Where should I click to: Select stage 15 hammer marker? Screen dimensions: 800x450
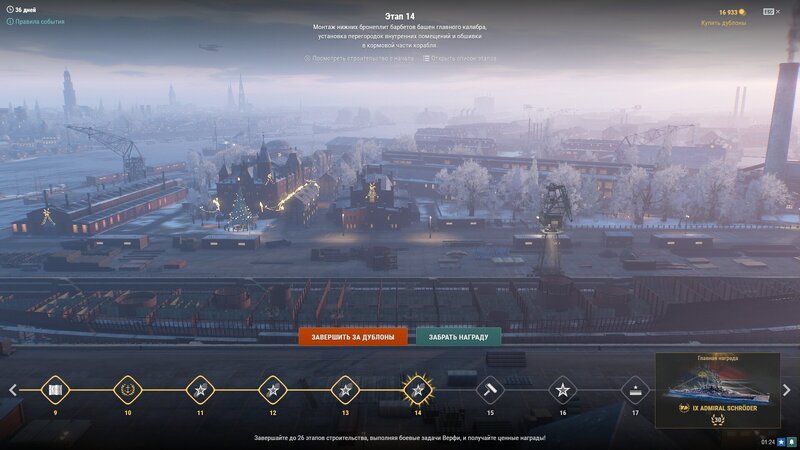pos(490,389)
